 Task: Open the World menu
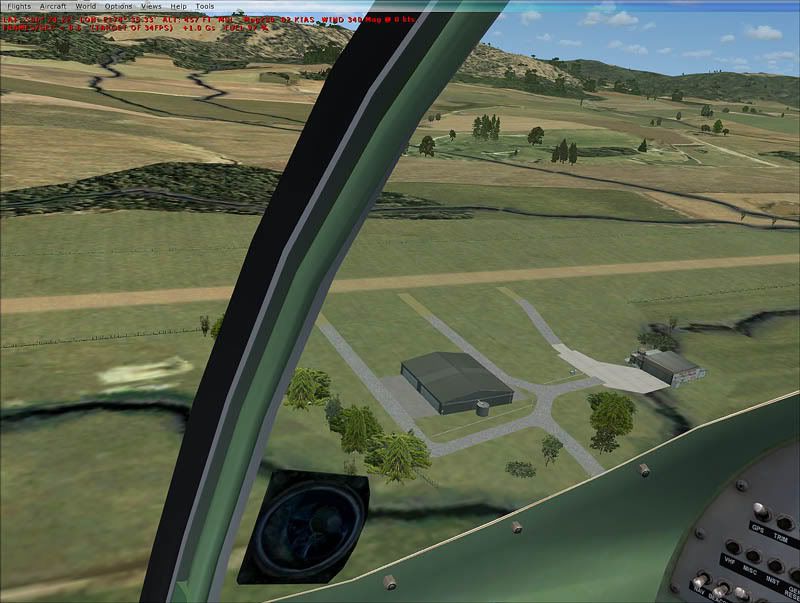coord(86,6)
